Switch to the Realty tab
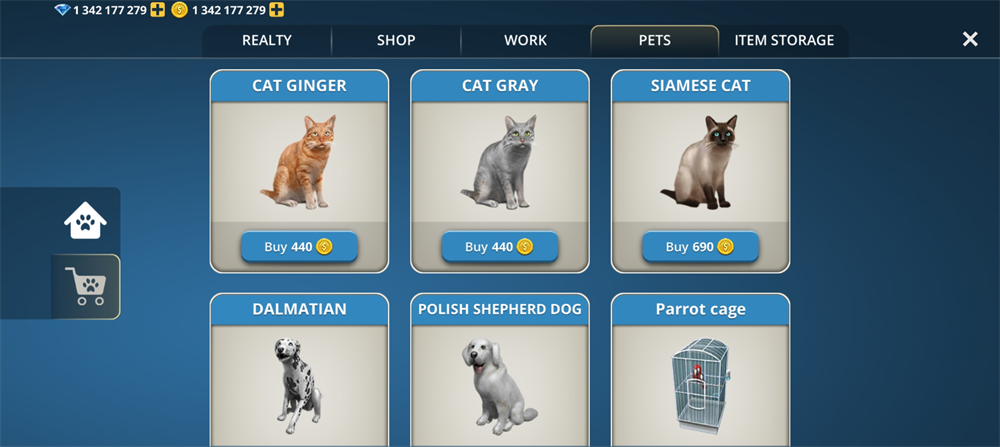This screenshot has width=1000, height=447. coord(267,41)
